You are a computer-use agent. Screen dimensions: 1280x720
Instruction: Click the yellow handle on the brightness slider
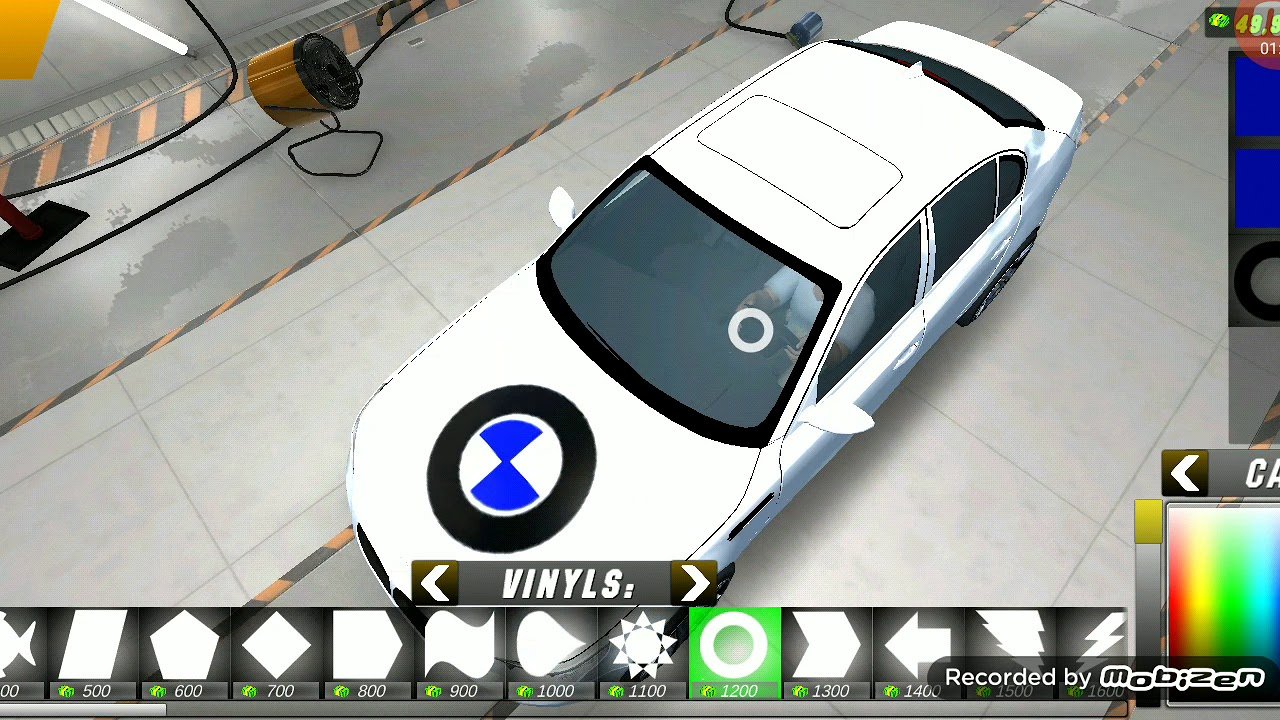(x=1148, y=522)
